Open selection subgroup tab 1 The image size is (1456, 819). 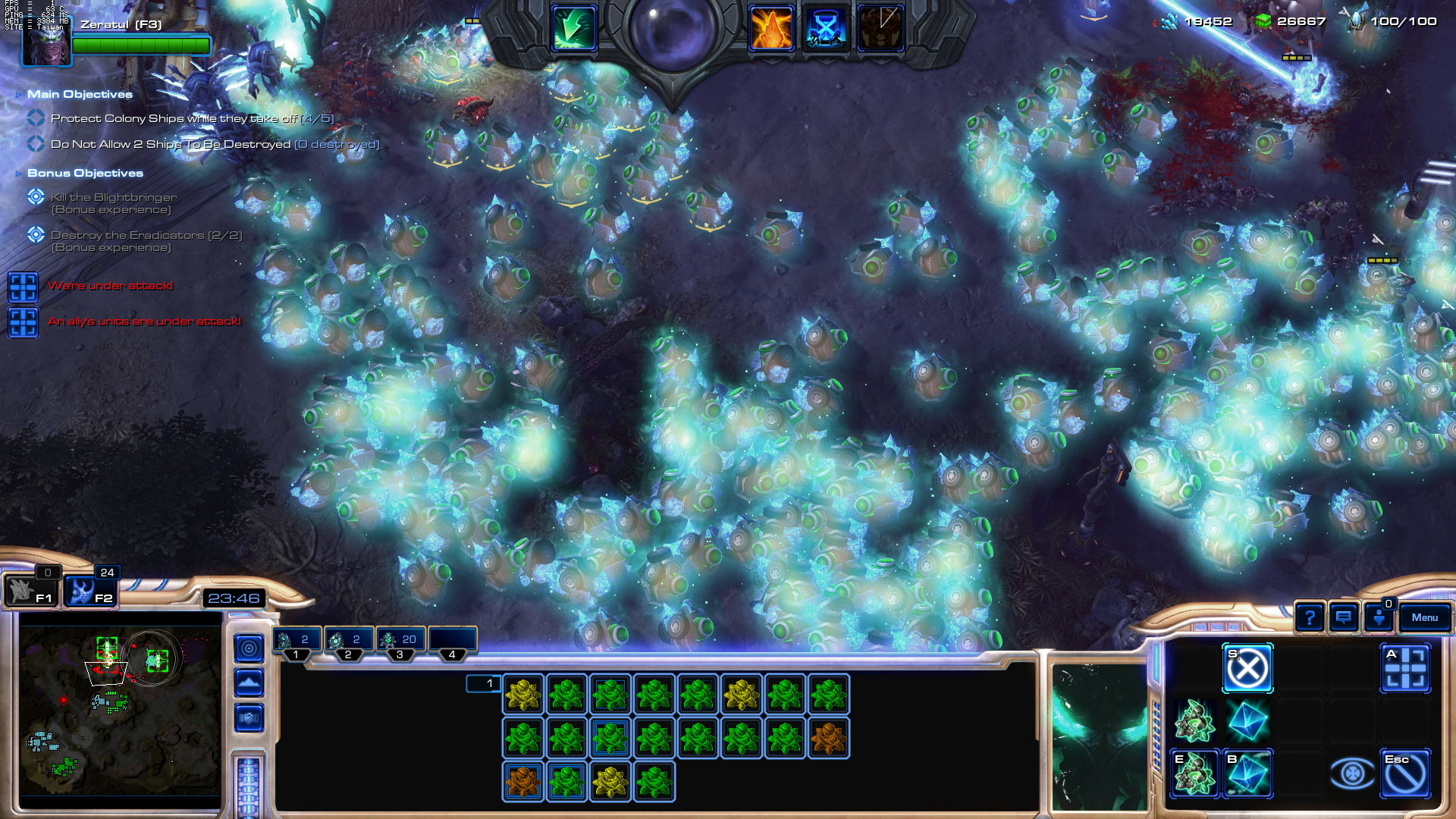coord(485,683)
